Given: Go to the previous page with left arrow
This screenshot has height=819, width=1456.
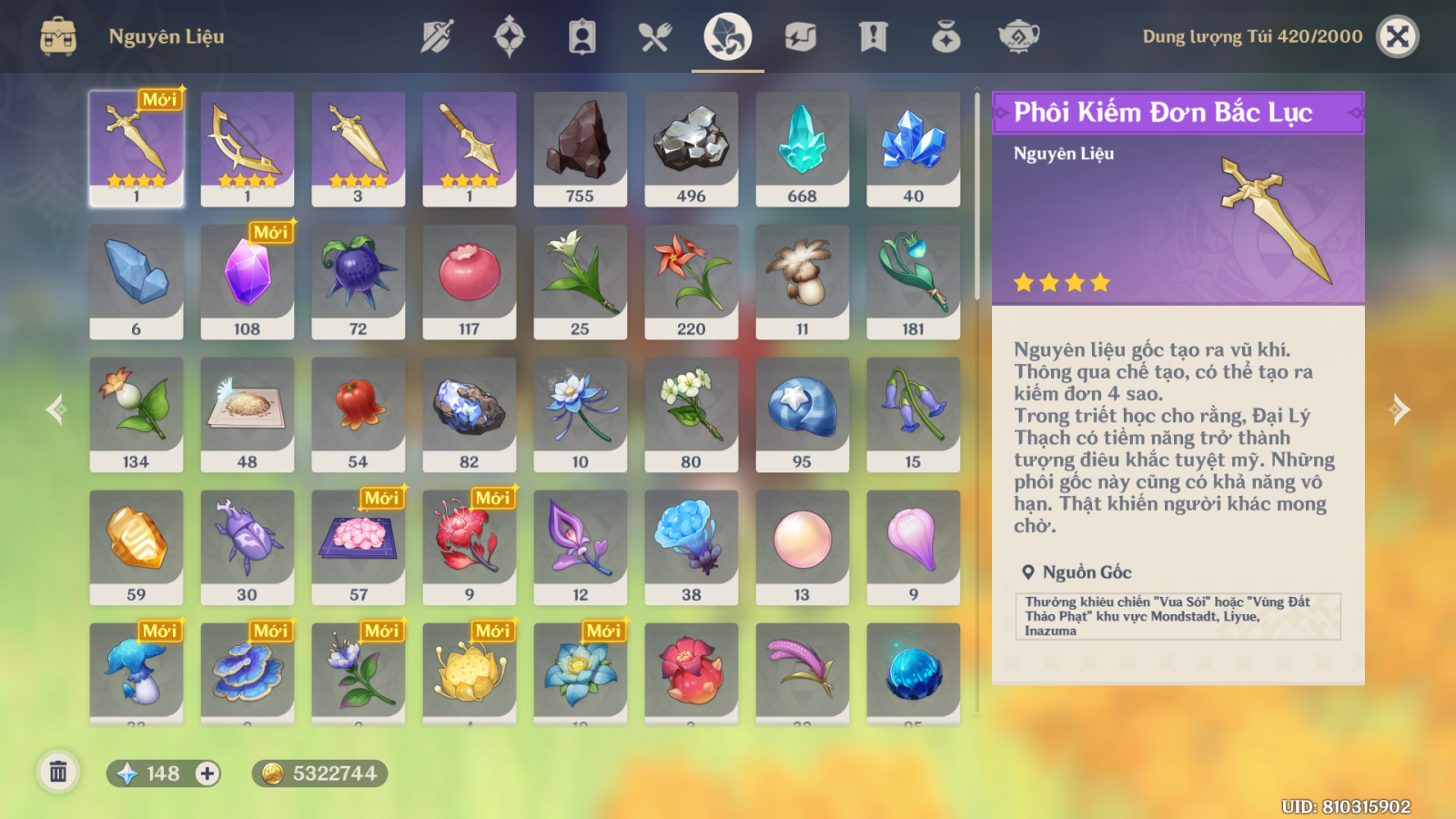Looking at the screenshot, I should coord(56,409).
